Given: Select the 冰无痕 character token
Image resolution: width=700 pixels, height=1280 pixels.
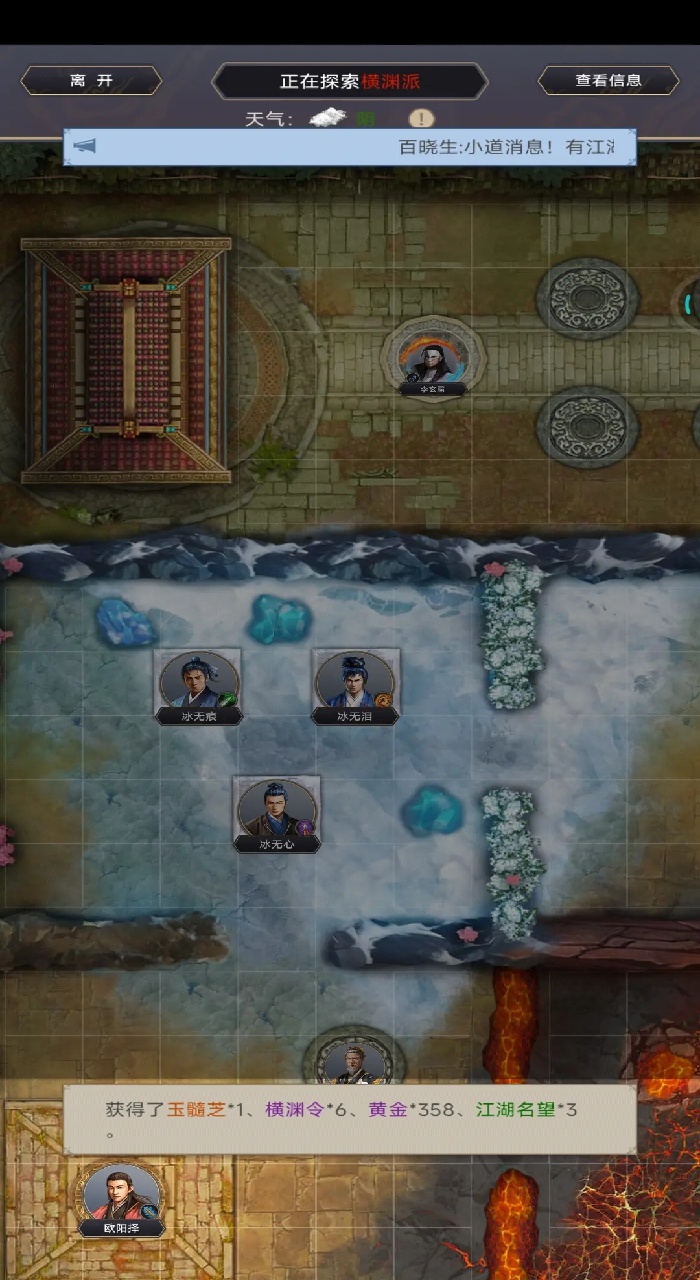Looking at the screenshot, I should tap(198, 684).
